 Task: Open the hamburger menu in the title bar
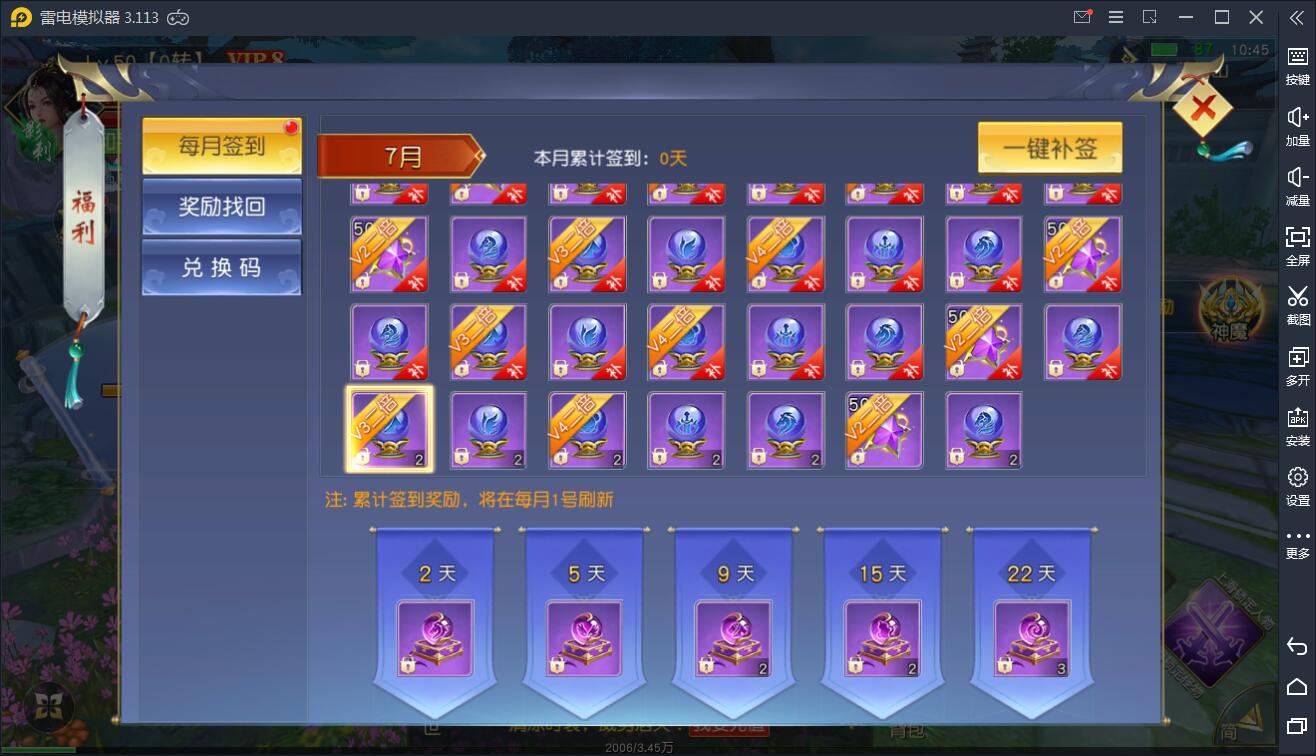click(x=1115, y=17)
